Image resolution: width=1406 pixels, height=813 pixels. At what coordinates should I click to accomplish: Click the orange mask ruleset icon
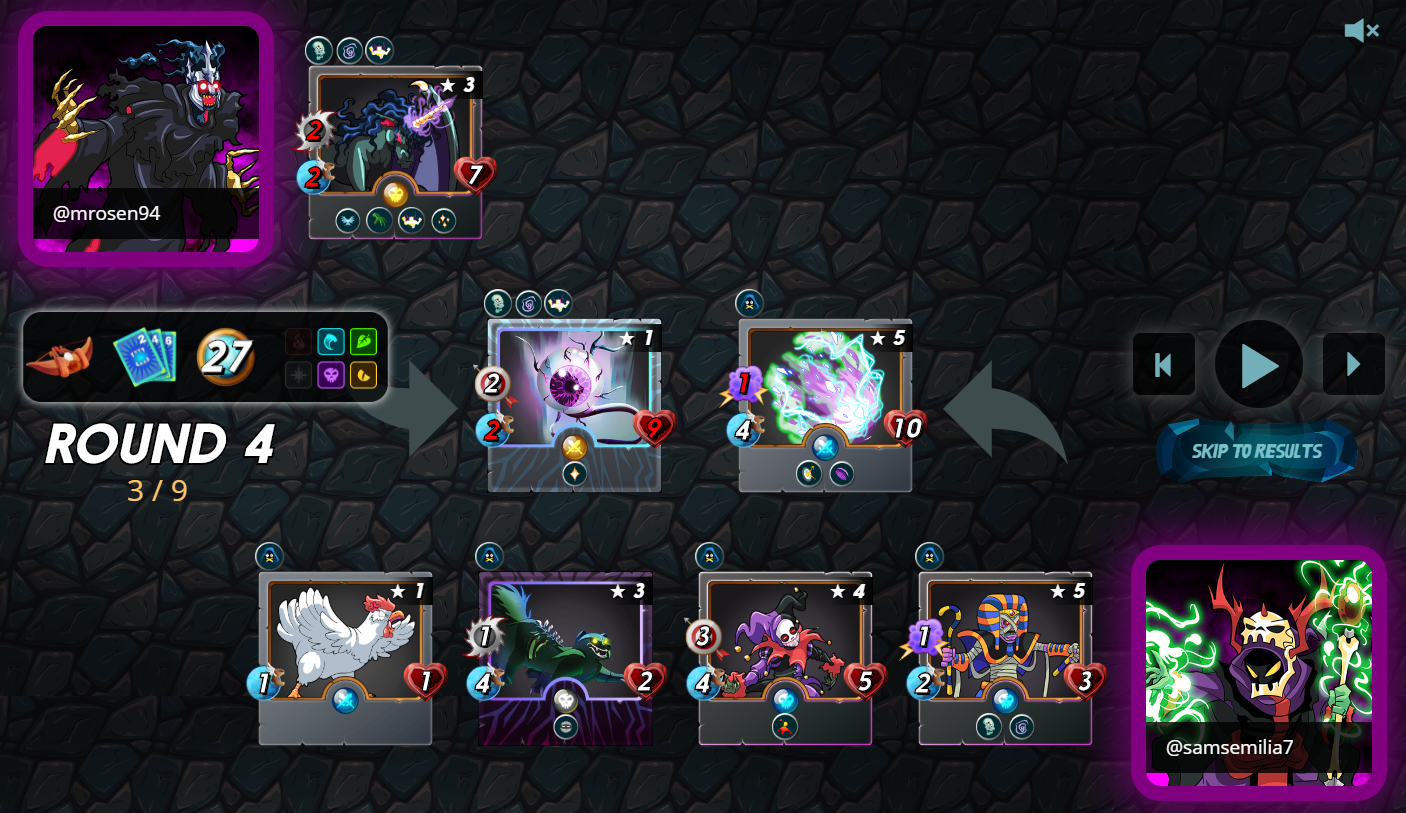pos(59,357)
